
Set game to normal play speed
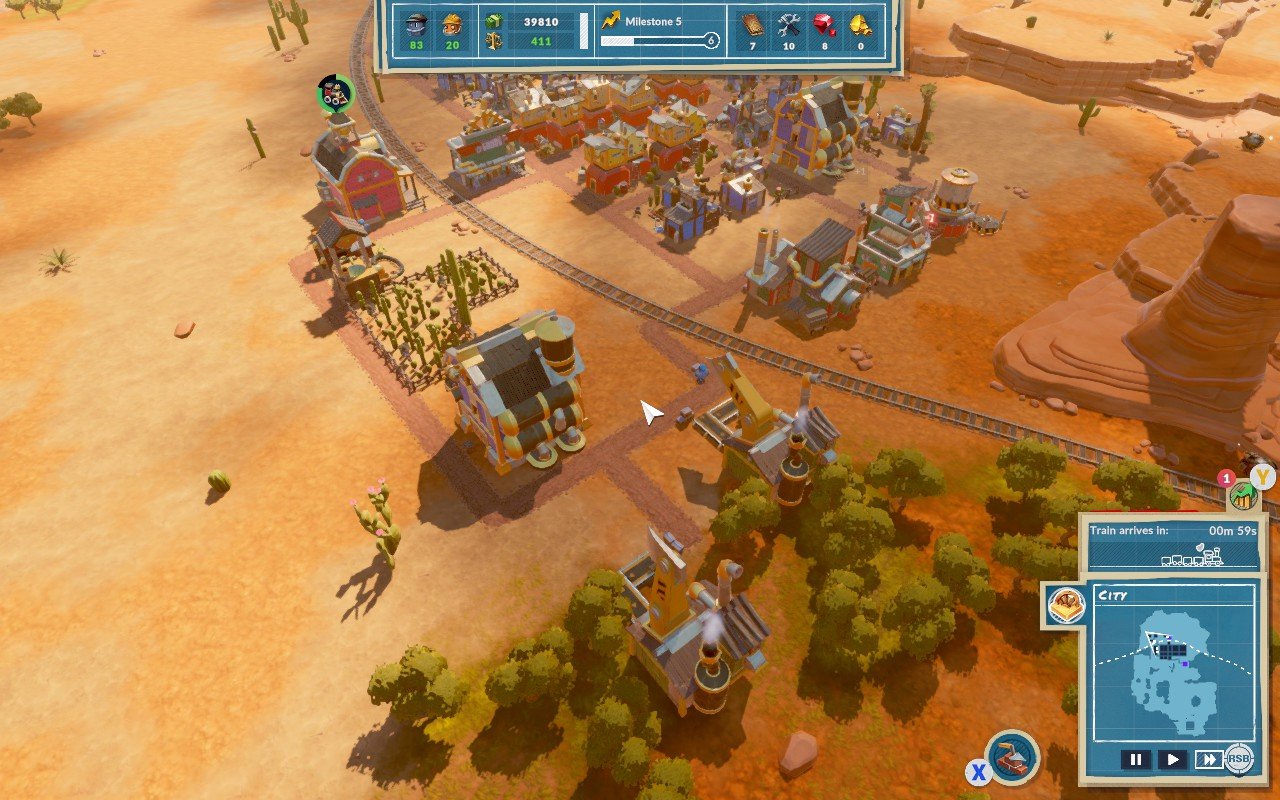pos(1172,759)
